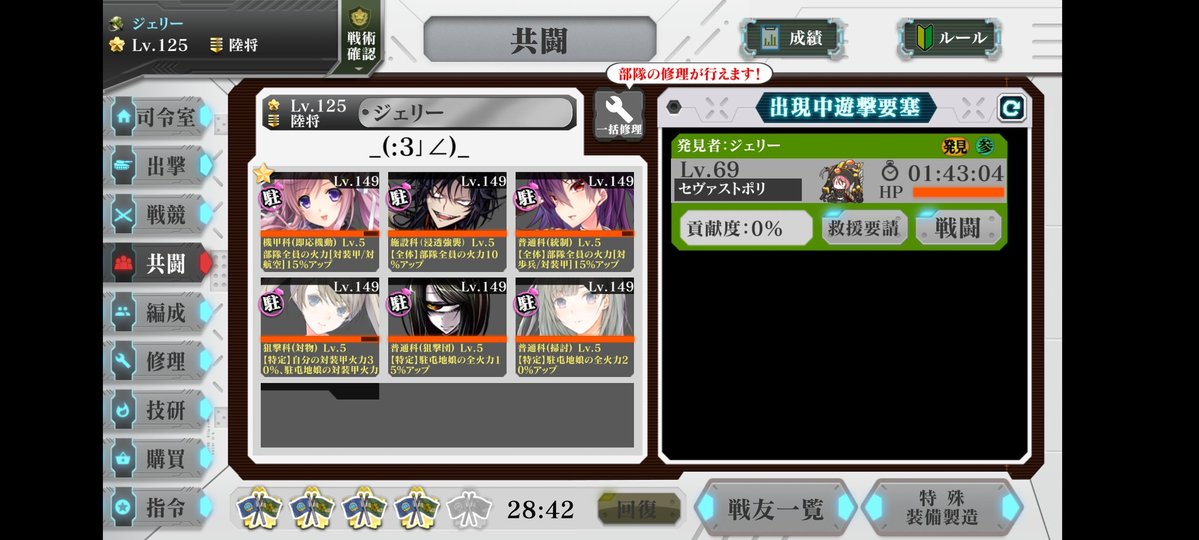Click the 回復 recovery button
This screenshot has height=540, width=1199.
click(636, 509)
